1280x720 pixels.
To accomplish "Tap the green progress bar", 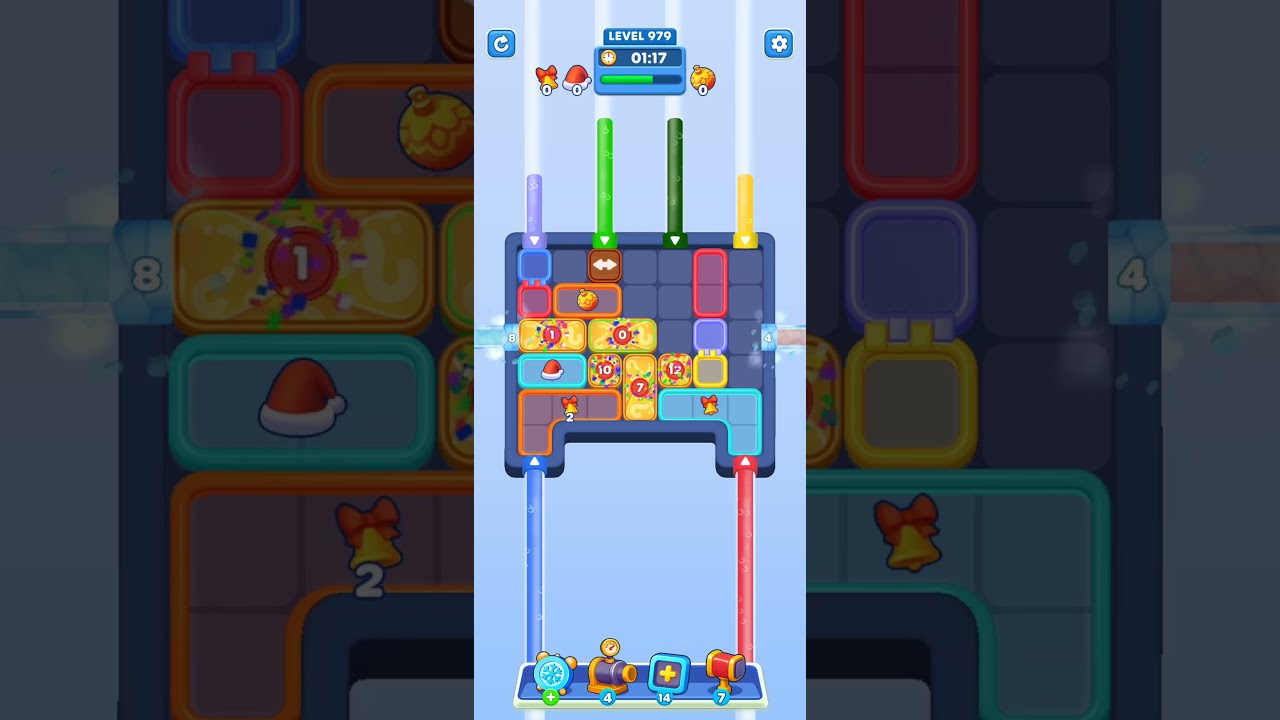I will click(640, 79).
